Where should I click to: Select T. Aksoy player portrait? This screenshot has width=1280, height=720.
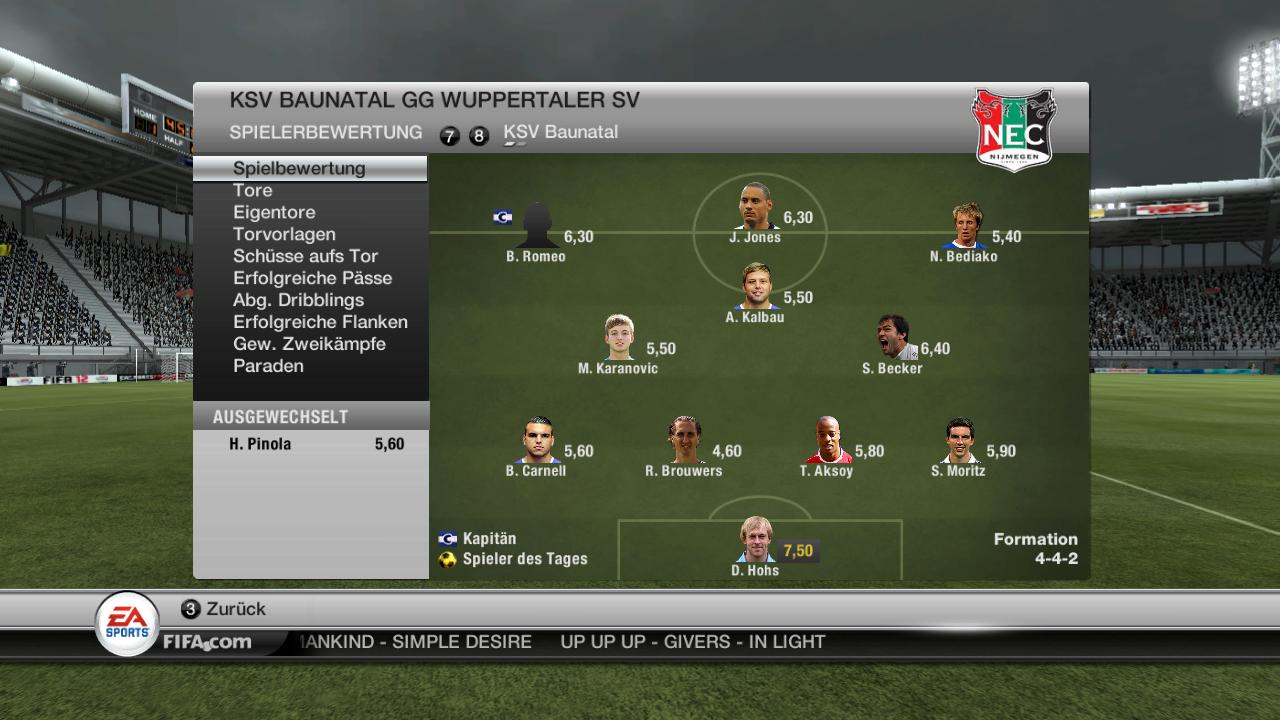click(827, 441)
